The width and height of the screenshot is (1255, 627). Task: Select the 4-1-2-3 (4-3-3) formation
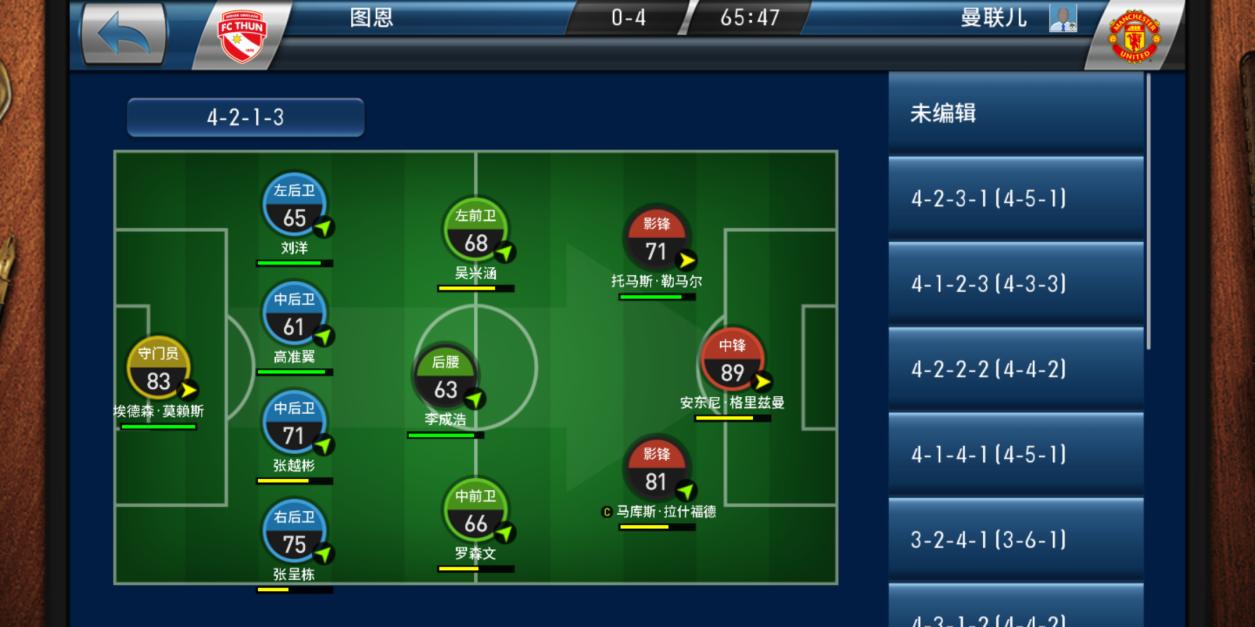tap(1015, 284)
